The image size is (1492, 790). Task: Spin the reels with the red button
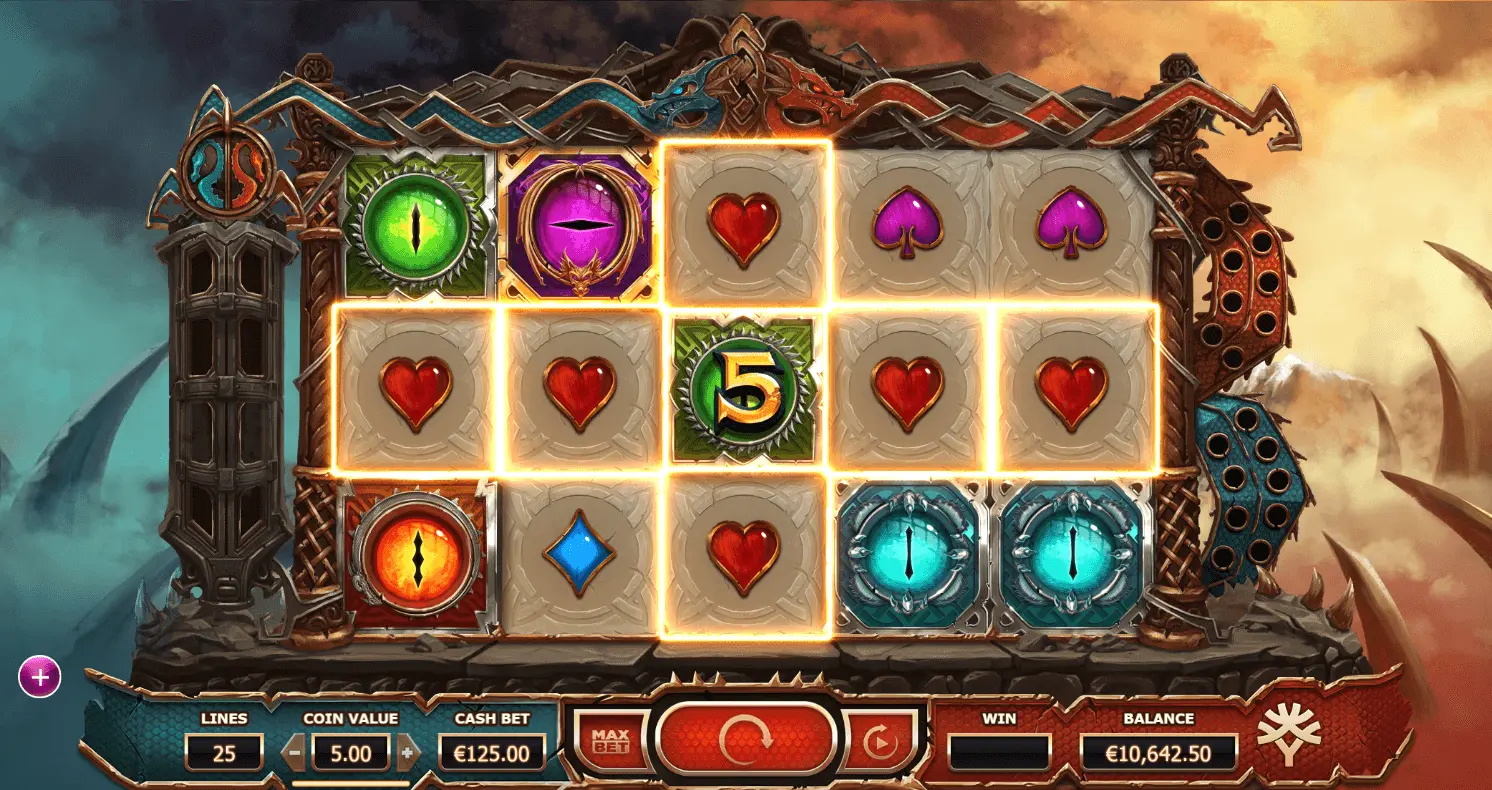[x=745, y=740]
